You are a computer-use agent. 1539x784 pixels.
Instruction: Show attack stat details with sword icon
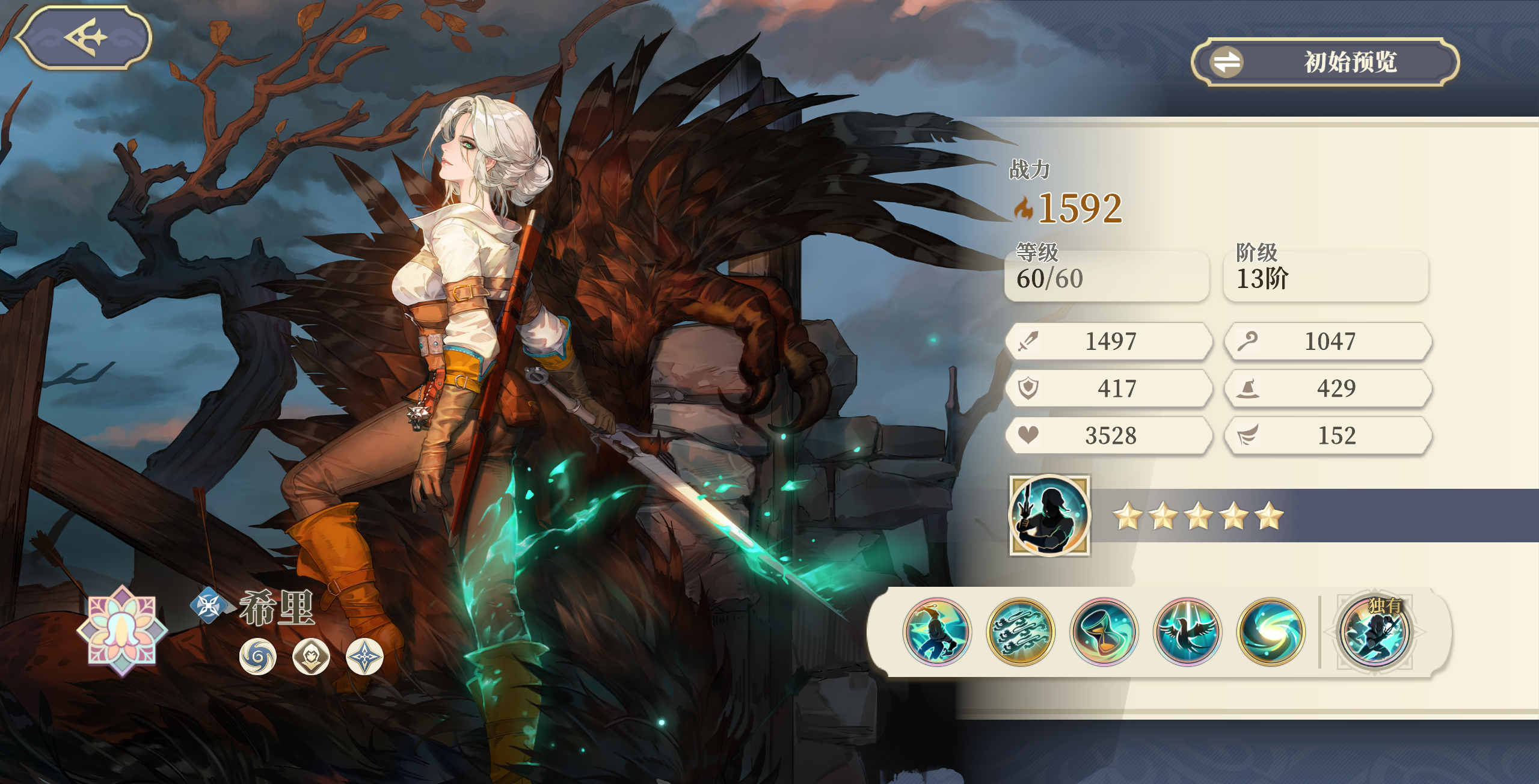(1108, 341)
